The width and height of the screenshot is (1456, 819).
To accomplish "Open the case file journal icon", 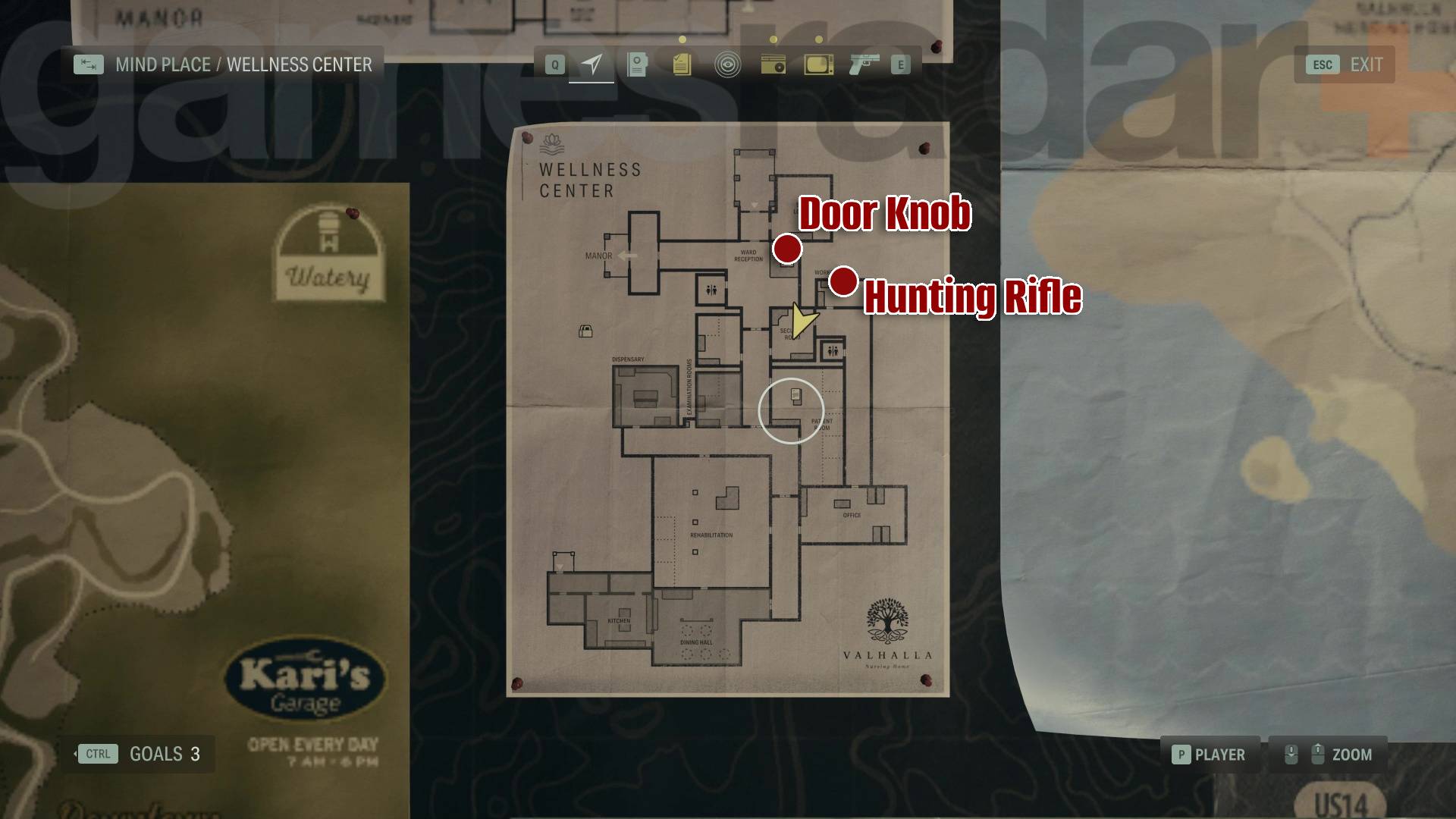I will [x=636, y=64].
